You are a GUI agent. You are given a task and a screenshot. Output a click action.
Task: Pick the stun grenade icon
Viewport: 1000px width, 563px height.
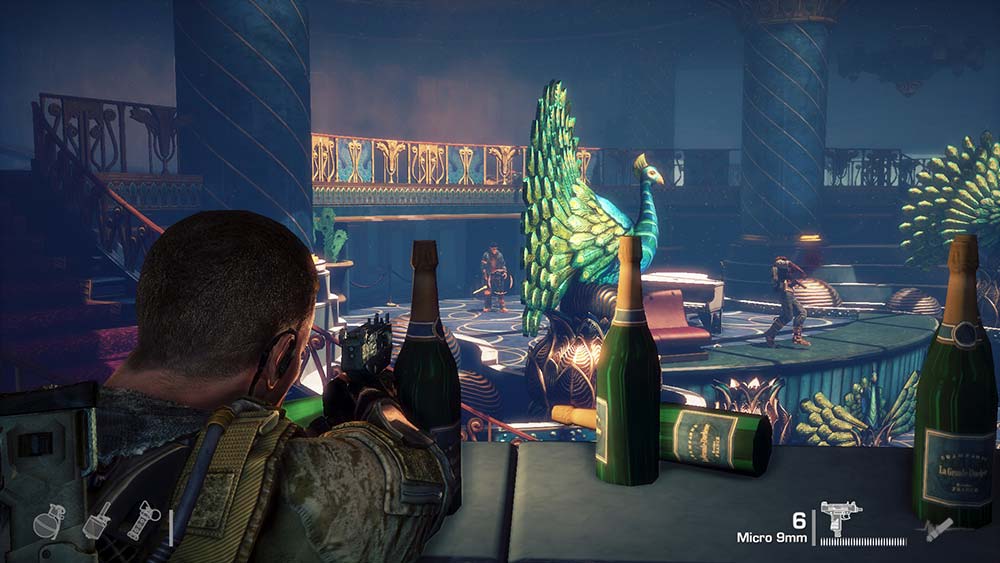coord(143,520)
